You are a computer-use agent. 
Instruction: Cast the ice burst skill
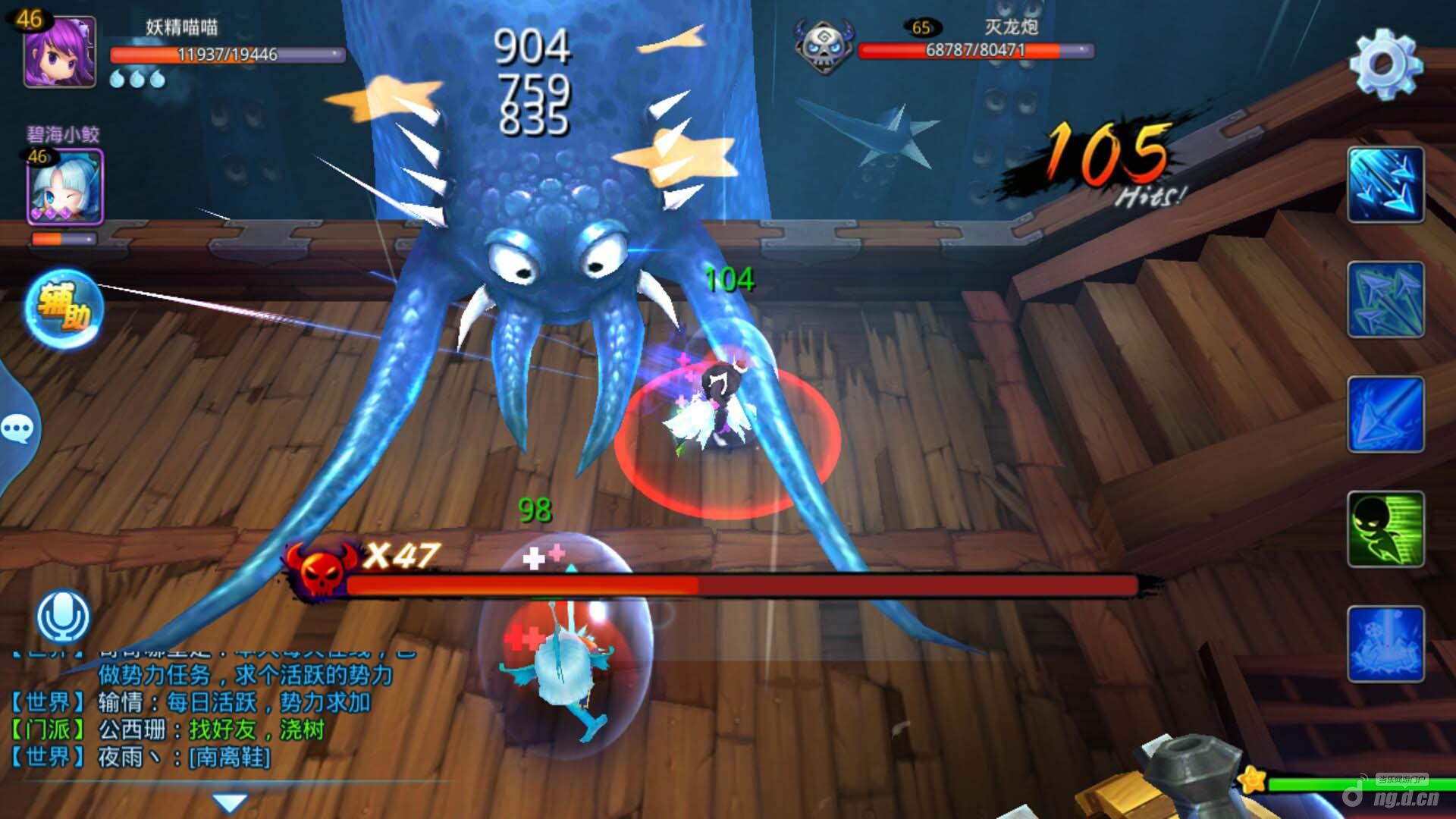coord(1385,644)
